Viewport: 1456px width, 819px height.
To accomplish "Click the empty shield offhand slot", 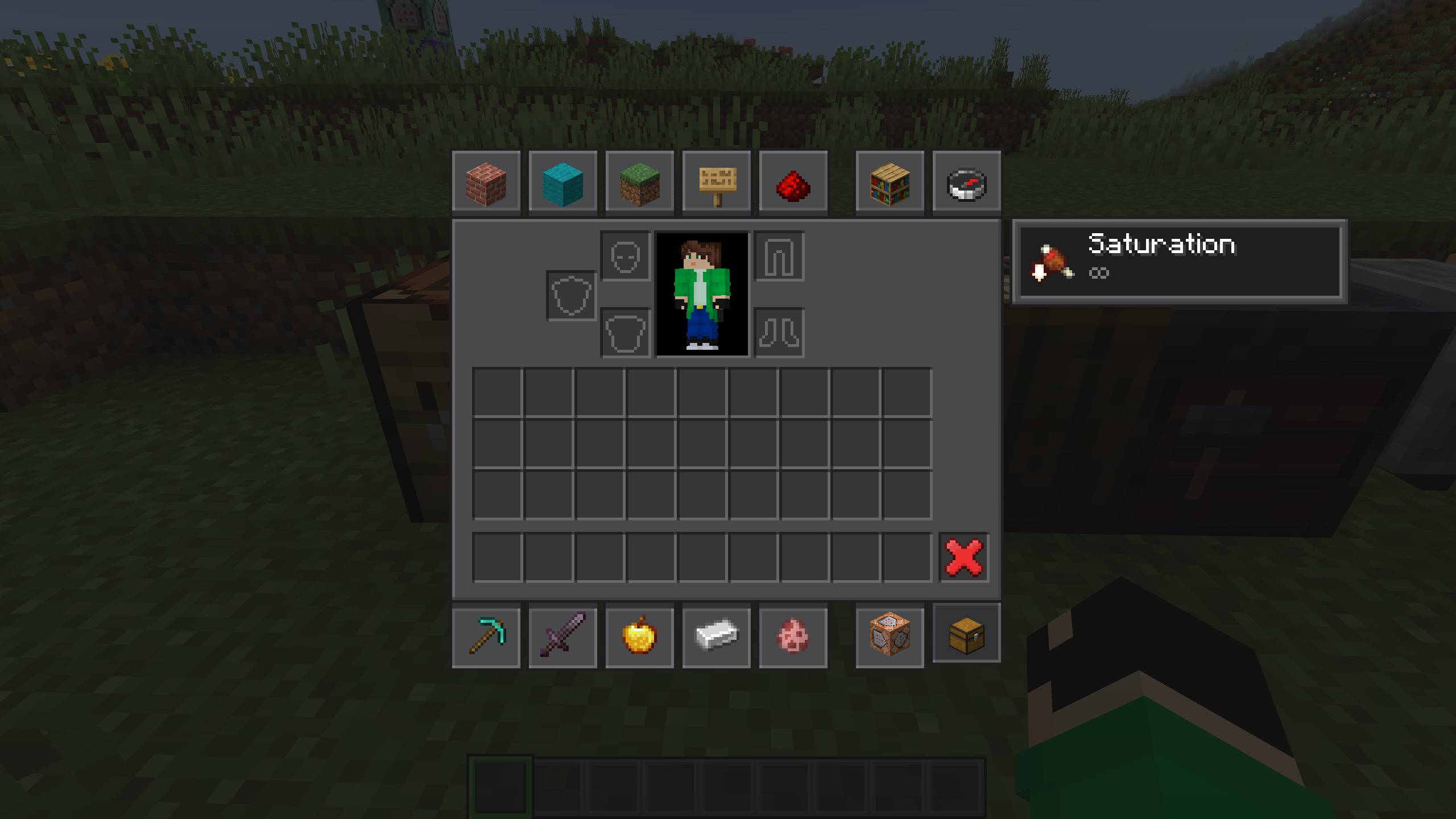I will 570,296.
